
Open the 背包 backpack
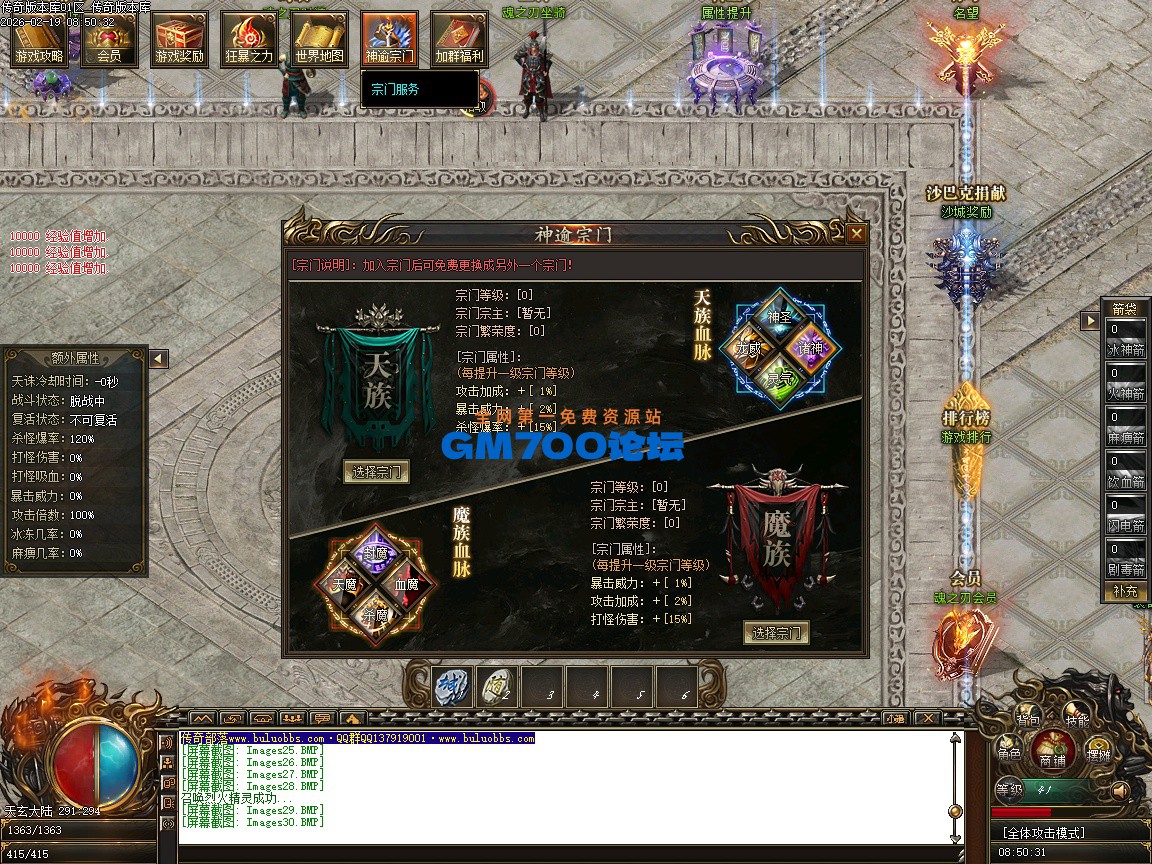pos(1028,719)
